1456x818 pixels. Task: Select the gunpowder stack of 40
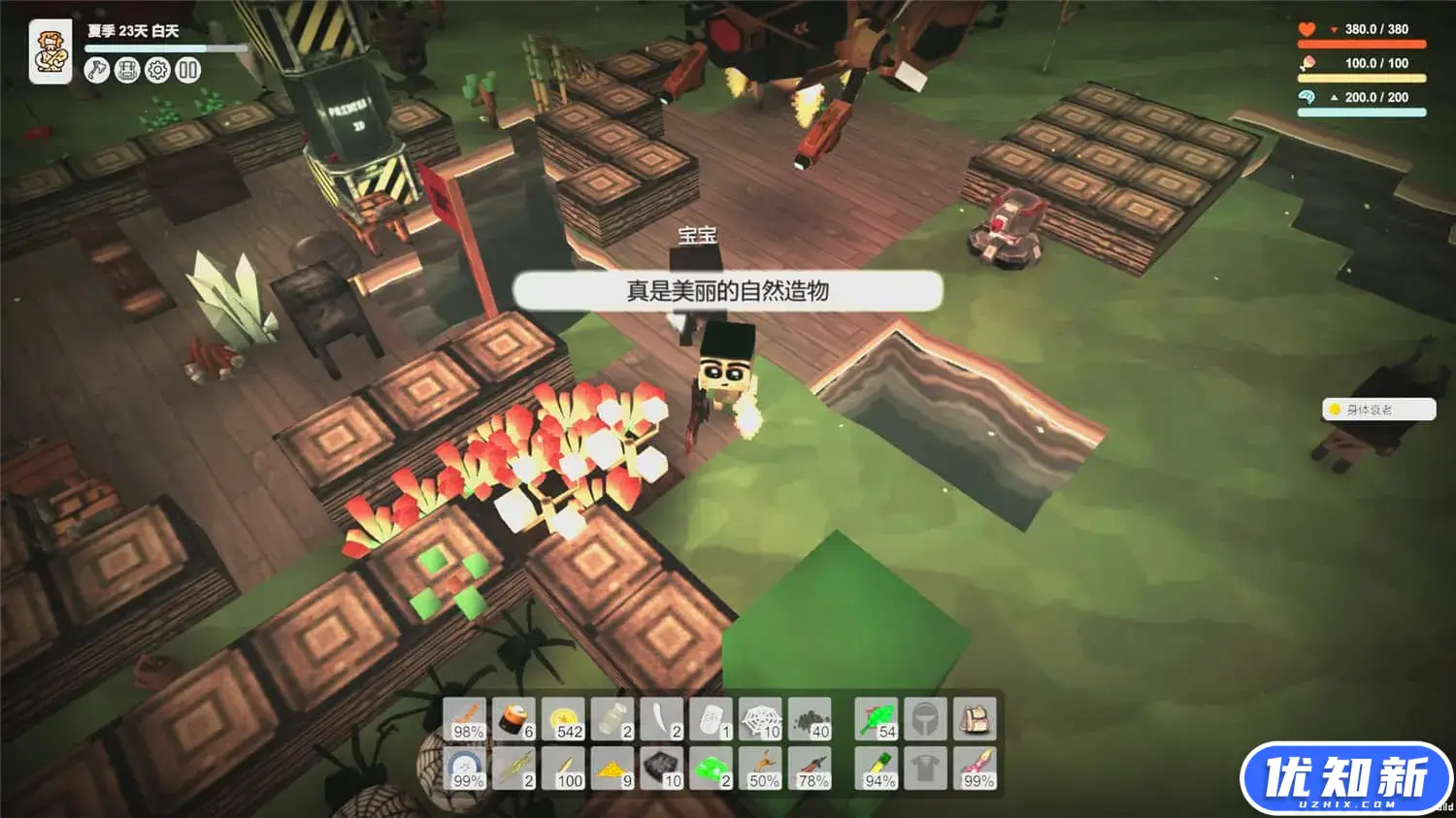809,718
